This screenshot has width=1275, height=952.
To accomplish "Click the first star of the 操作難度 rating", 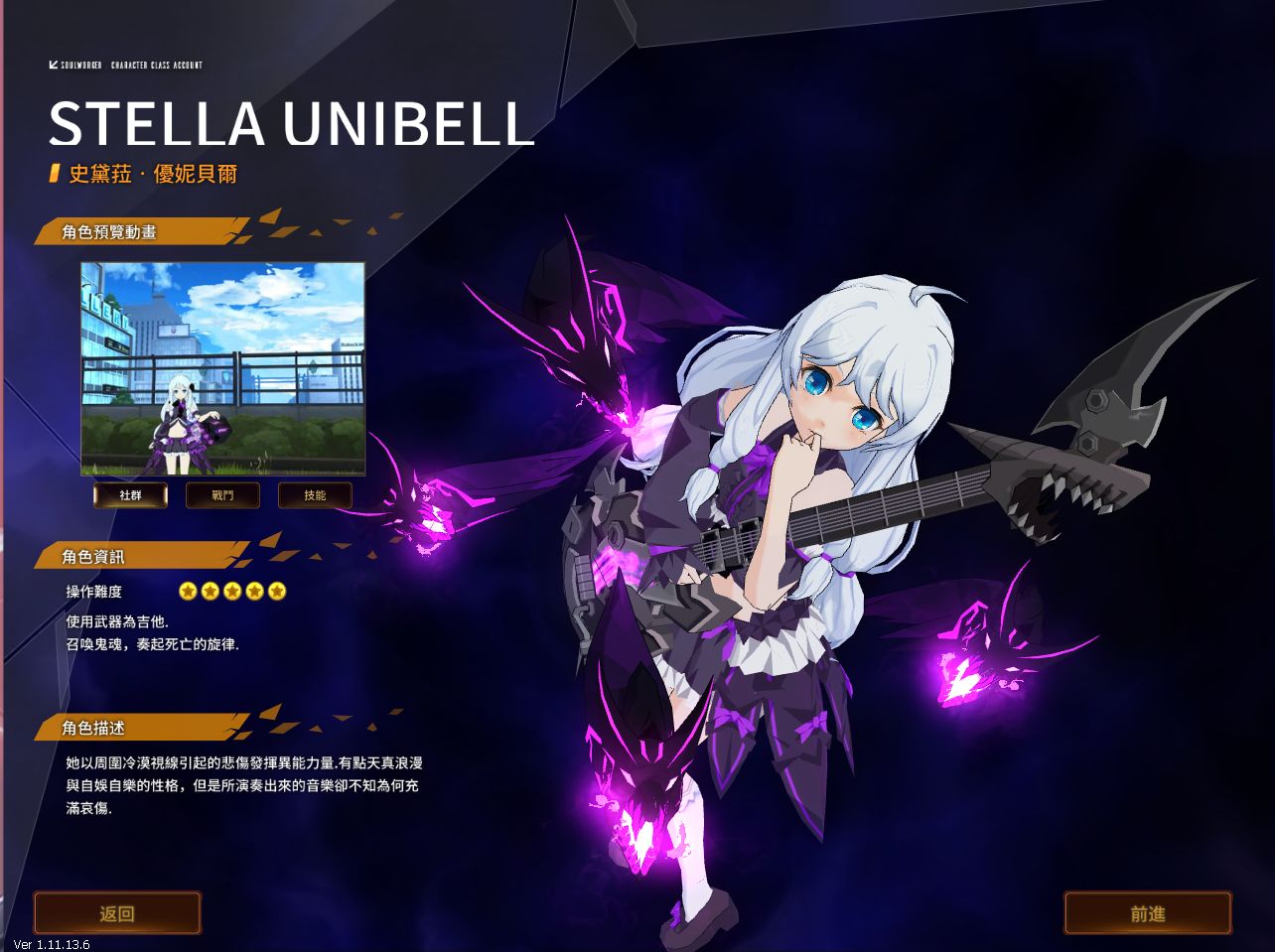I will point(189,591).
